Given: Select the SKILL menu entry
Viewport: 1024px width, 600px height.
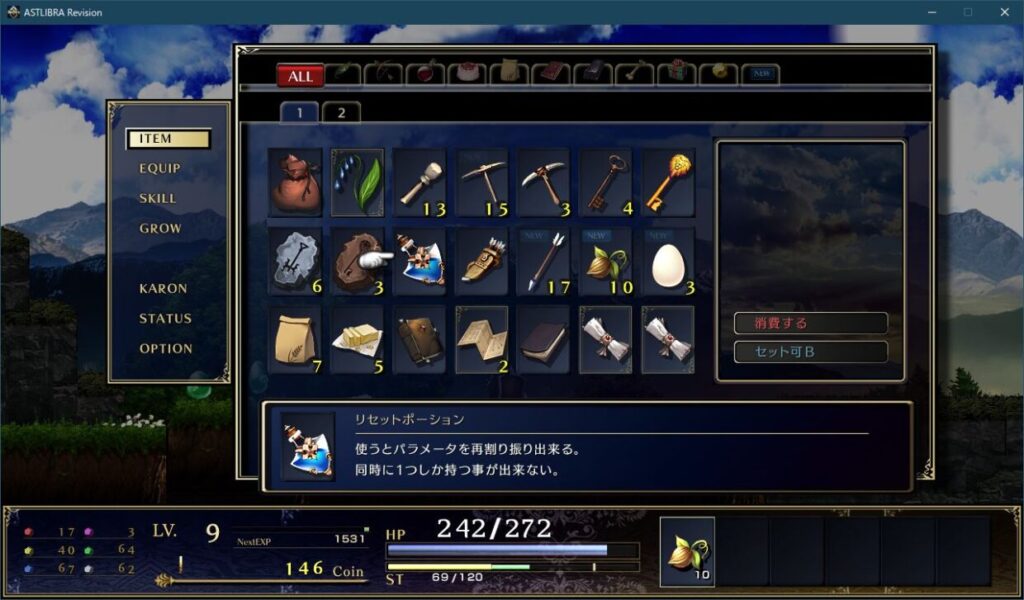Looking at the screenshot, I should pyautogui.click(x=158, y=199).
